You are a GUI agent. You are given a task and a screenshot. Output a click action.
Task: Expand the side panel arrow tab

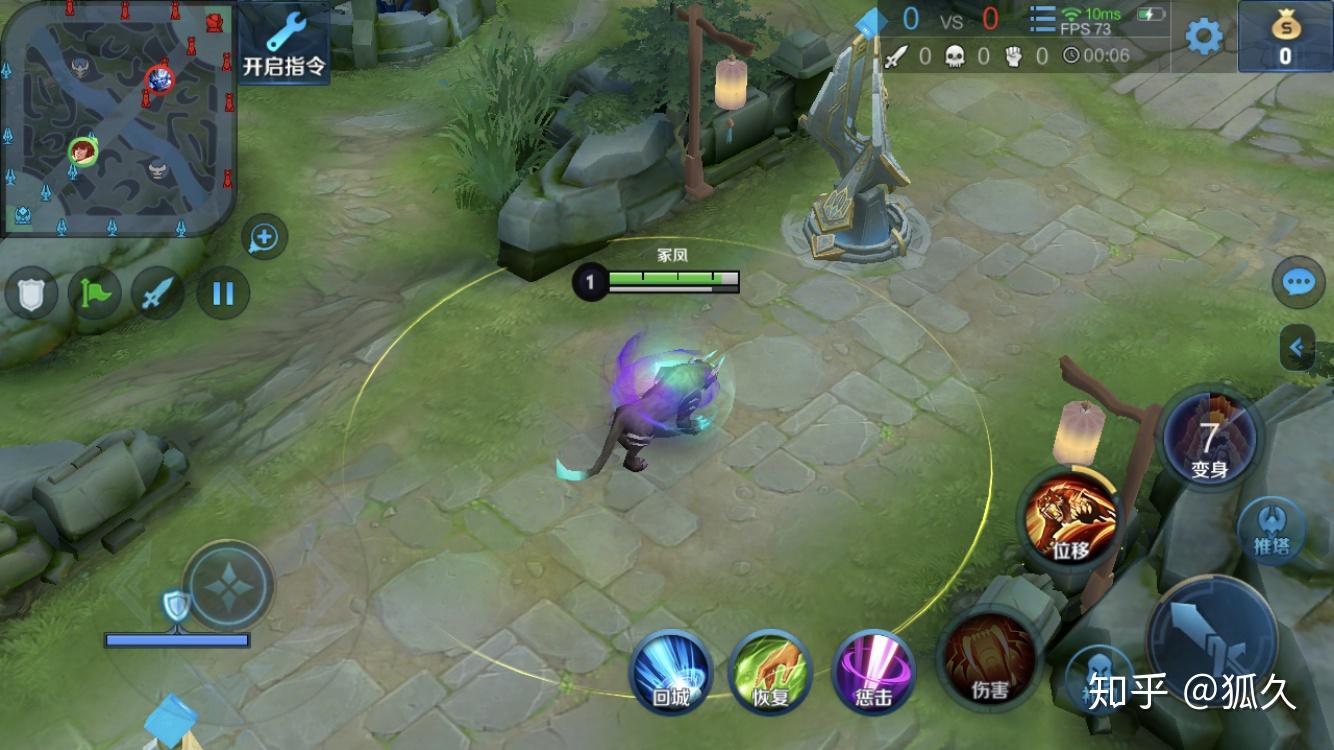tap(1297, 348)
